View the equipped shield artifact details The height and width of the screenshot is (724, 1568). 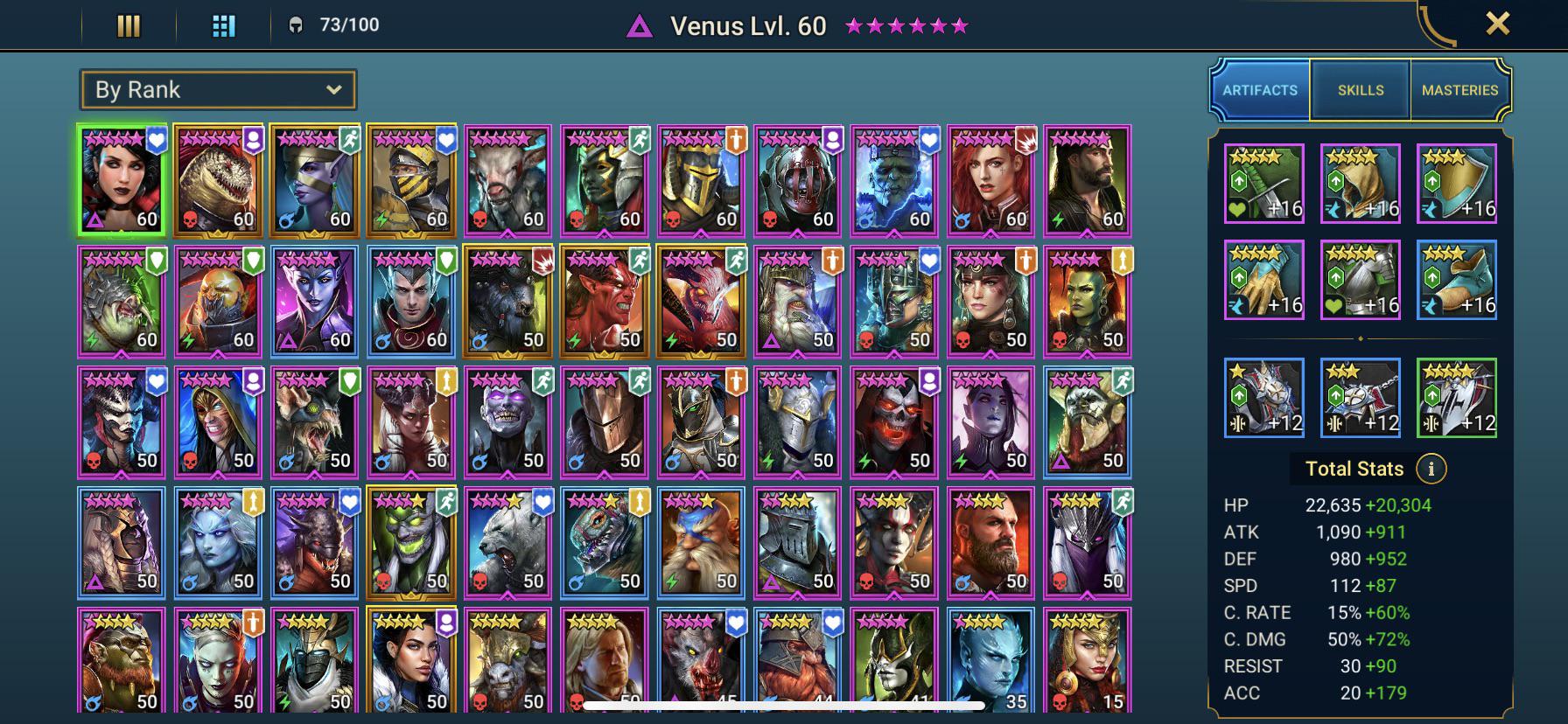tap(1457, 183)
